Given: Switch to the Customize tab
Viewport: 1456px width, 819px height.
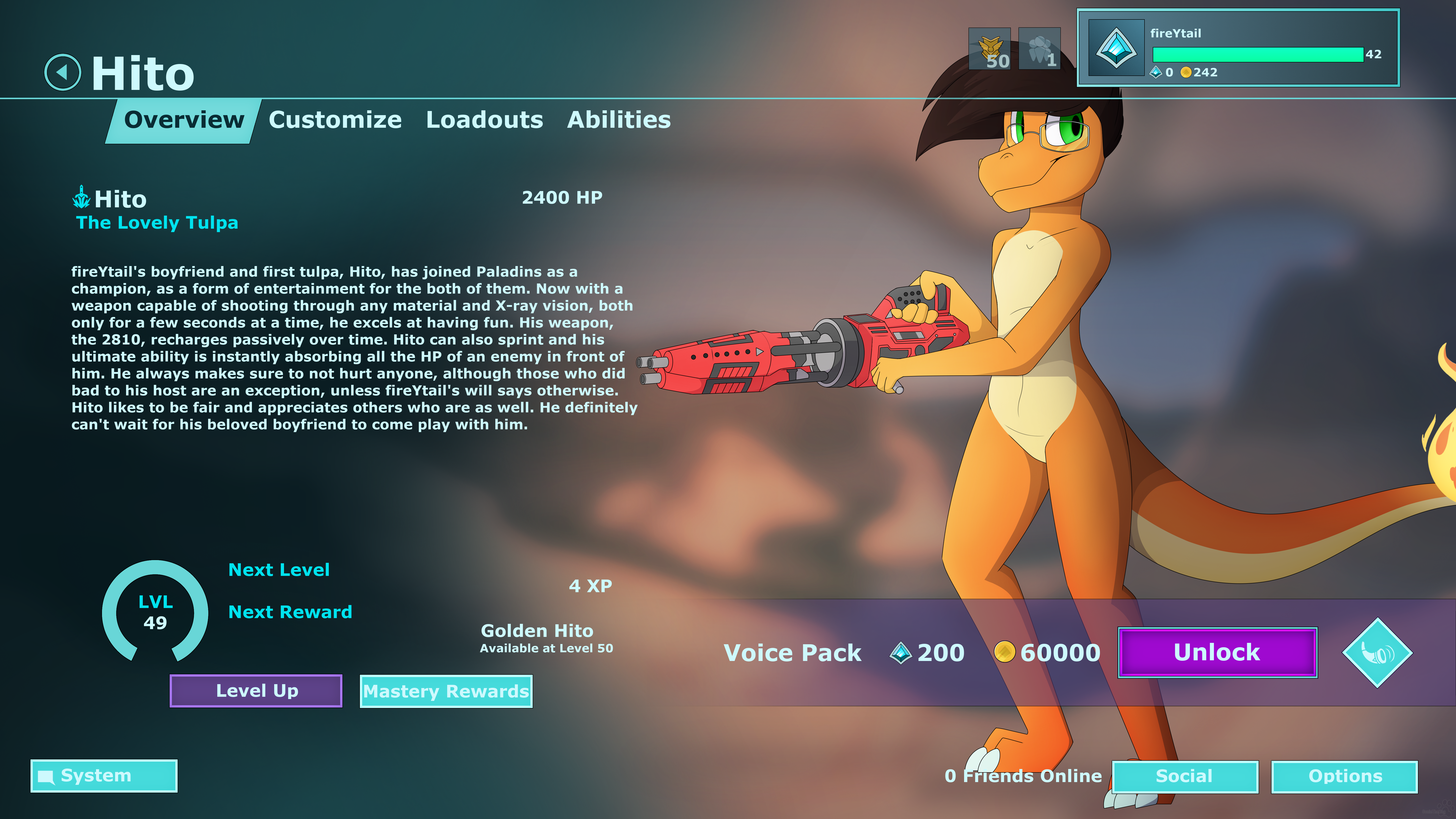Looking at the screenshot, I should click(x=335, y=120).
